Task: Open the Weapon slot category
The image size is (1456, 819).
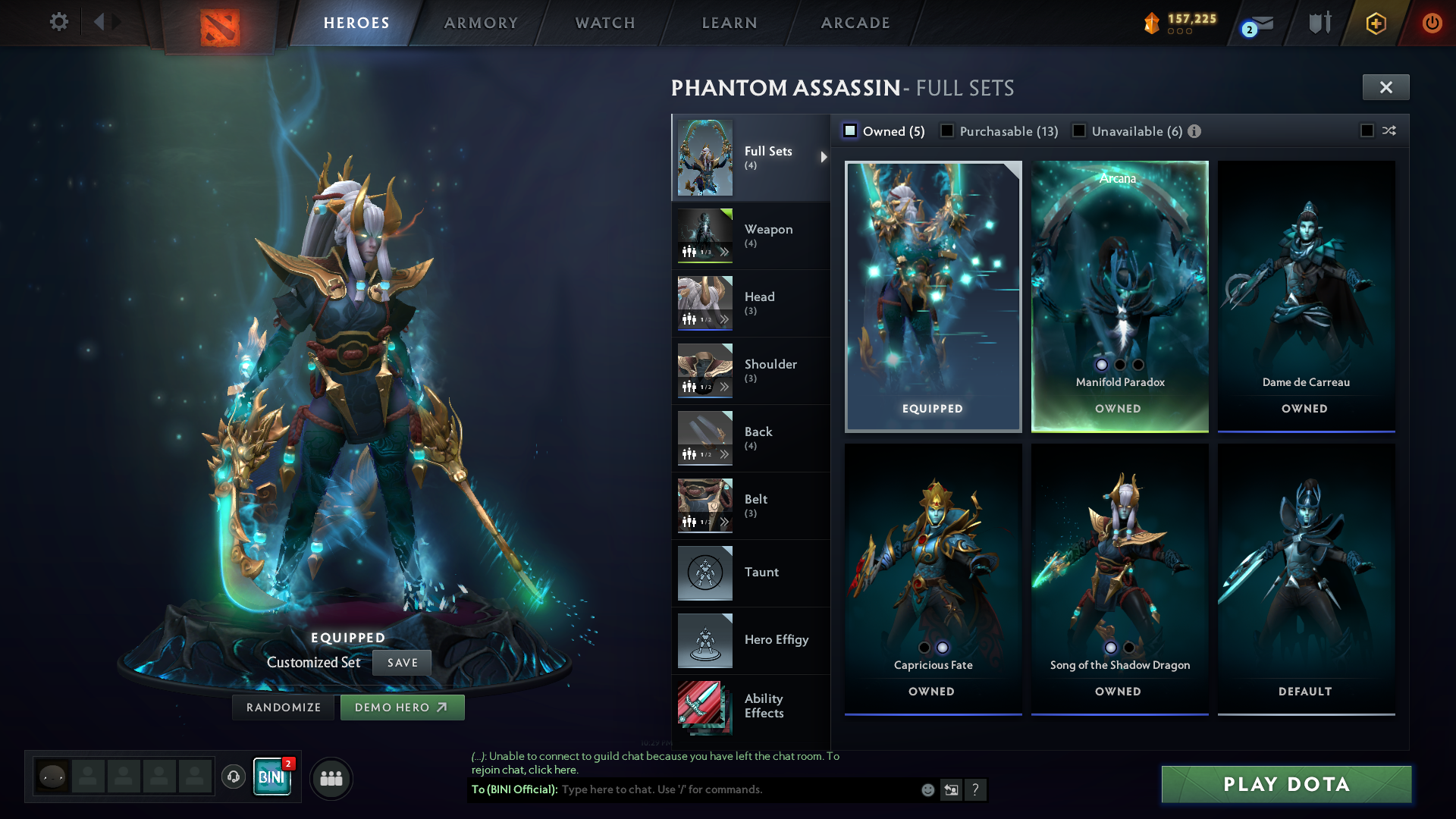Action: pos(751,236)
